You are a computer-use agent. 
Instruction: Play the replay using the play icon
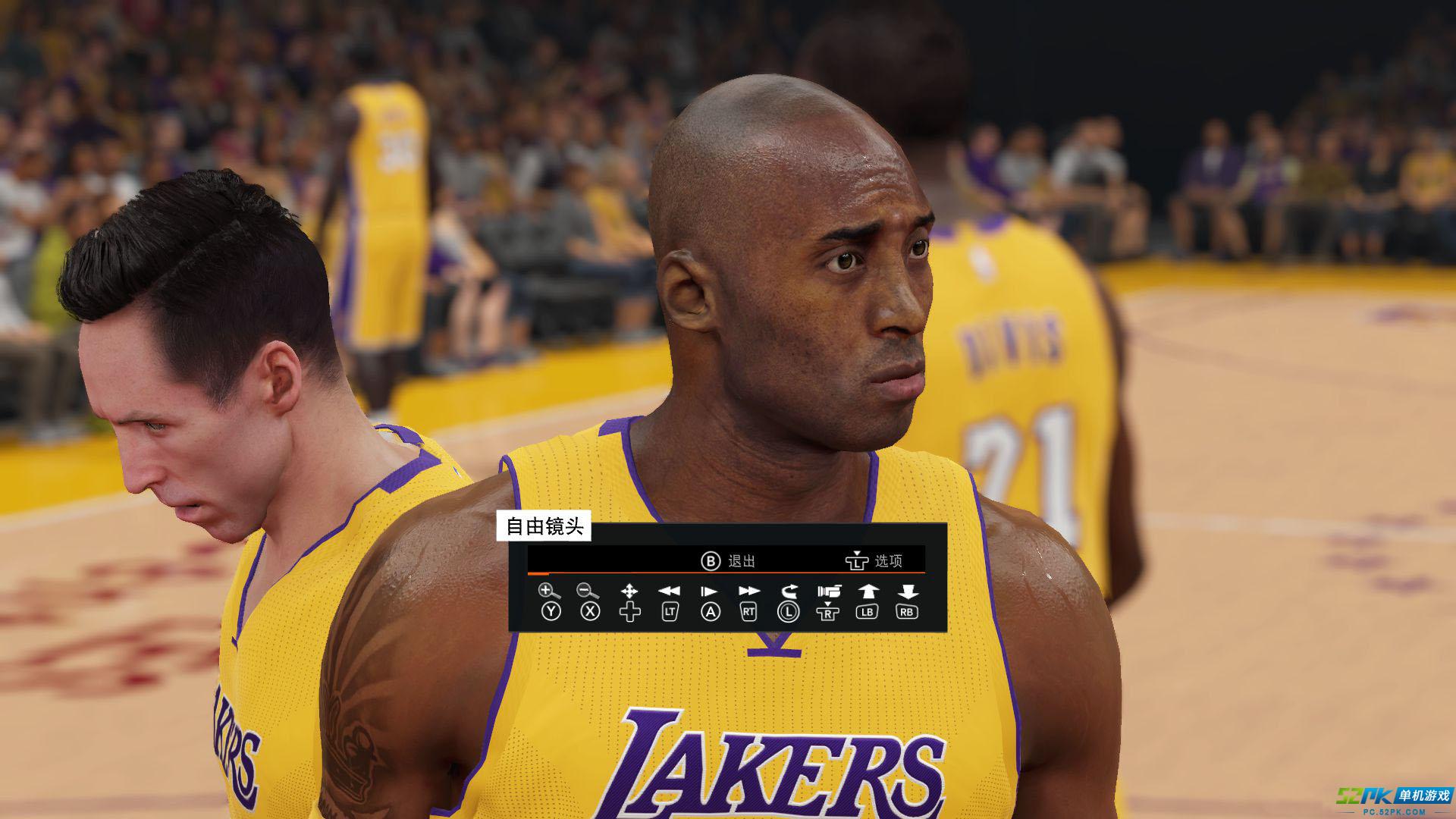[709, 591]
